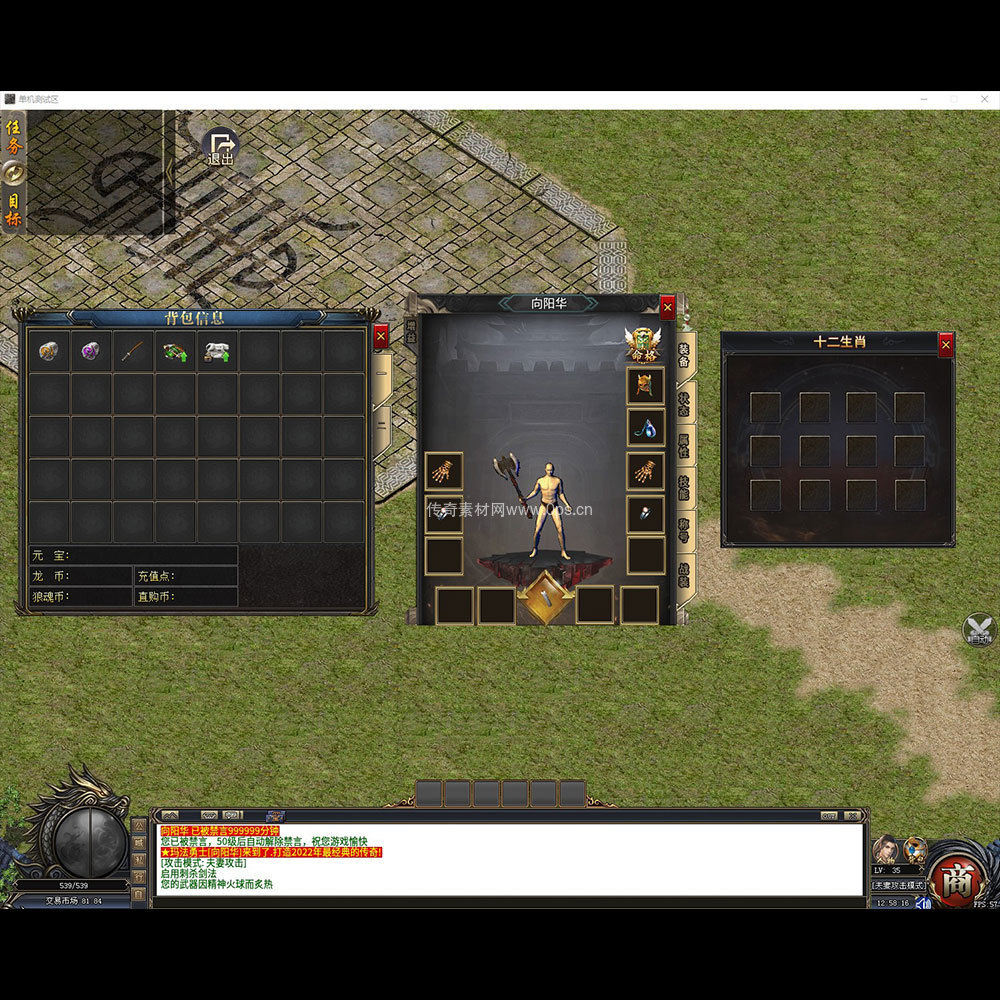Select the orange rune stone in backpack
Viewport: 1000px width, 1000px height.
[x=49, y=351]
